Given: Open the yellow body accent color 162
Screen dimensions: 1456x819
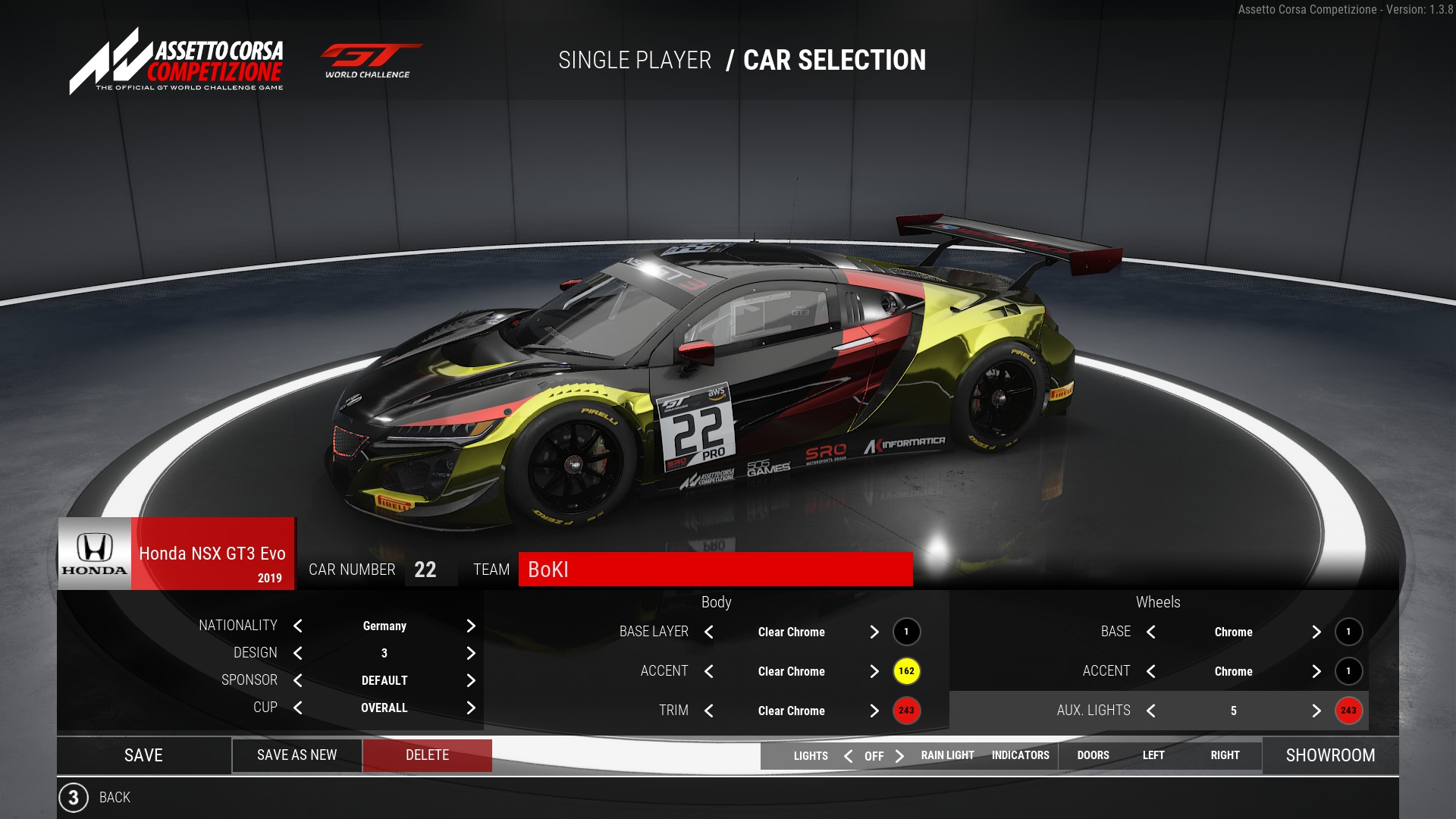Looking at the screenshot, I should click(x=906, y=671).
